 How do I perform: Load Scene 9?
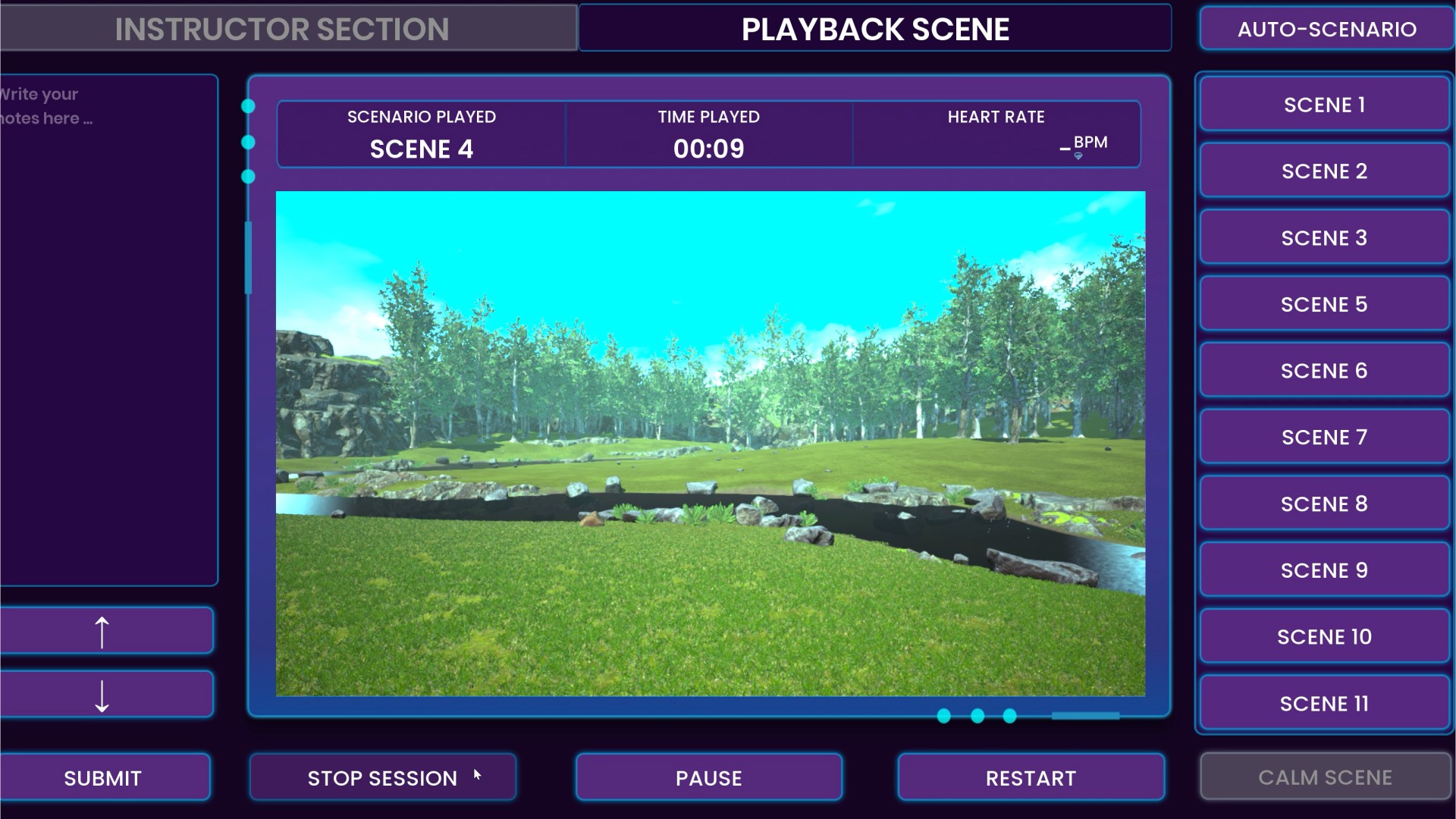point(1324,570)
